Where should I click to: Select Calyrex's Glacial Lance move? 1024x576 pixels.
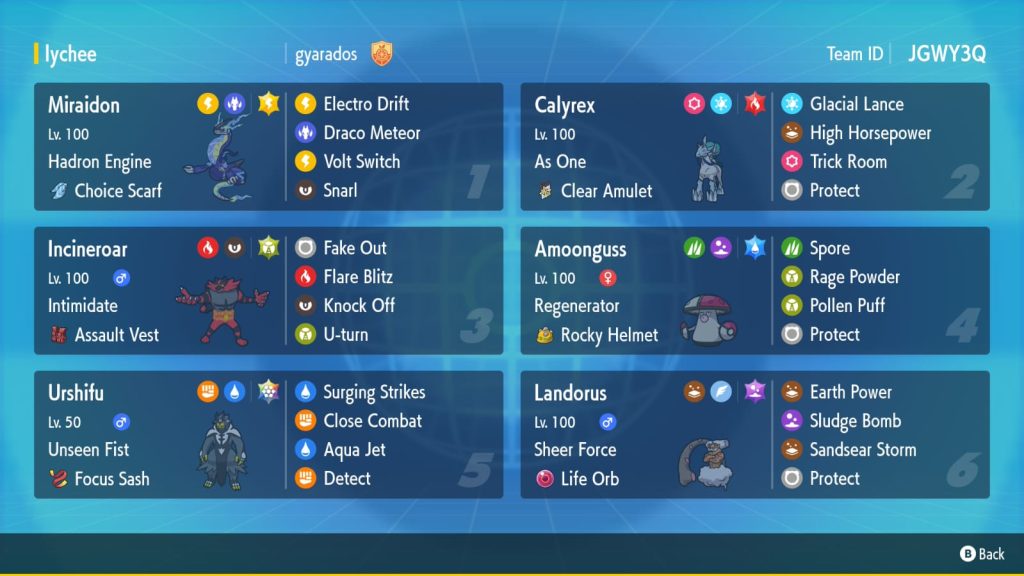[x=856, y=104]
